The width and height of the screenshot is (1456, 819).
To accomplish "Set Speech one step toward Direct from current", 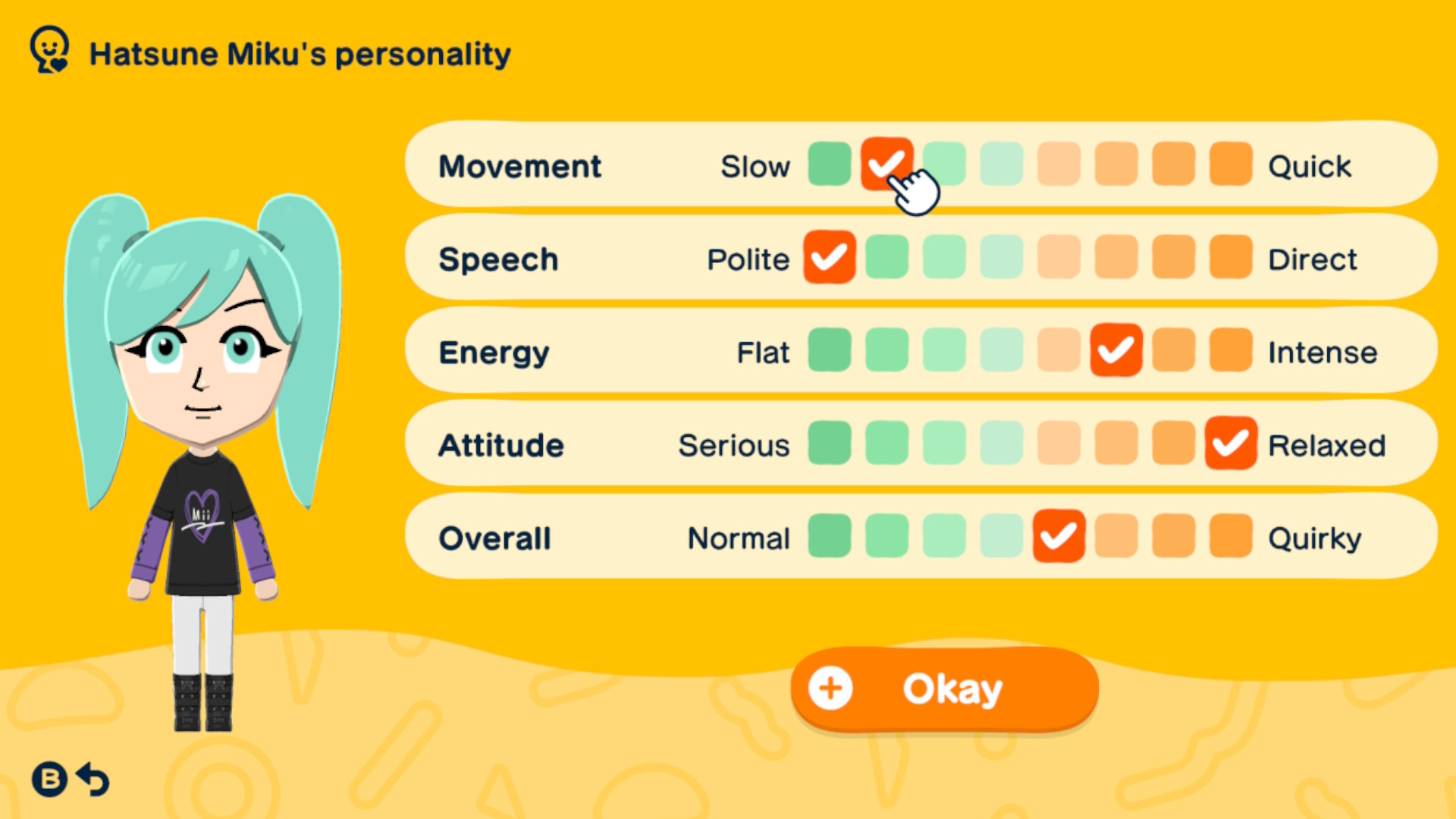I will [x=886, y=258].
